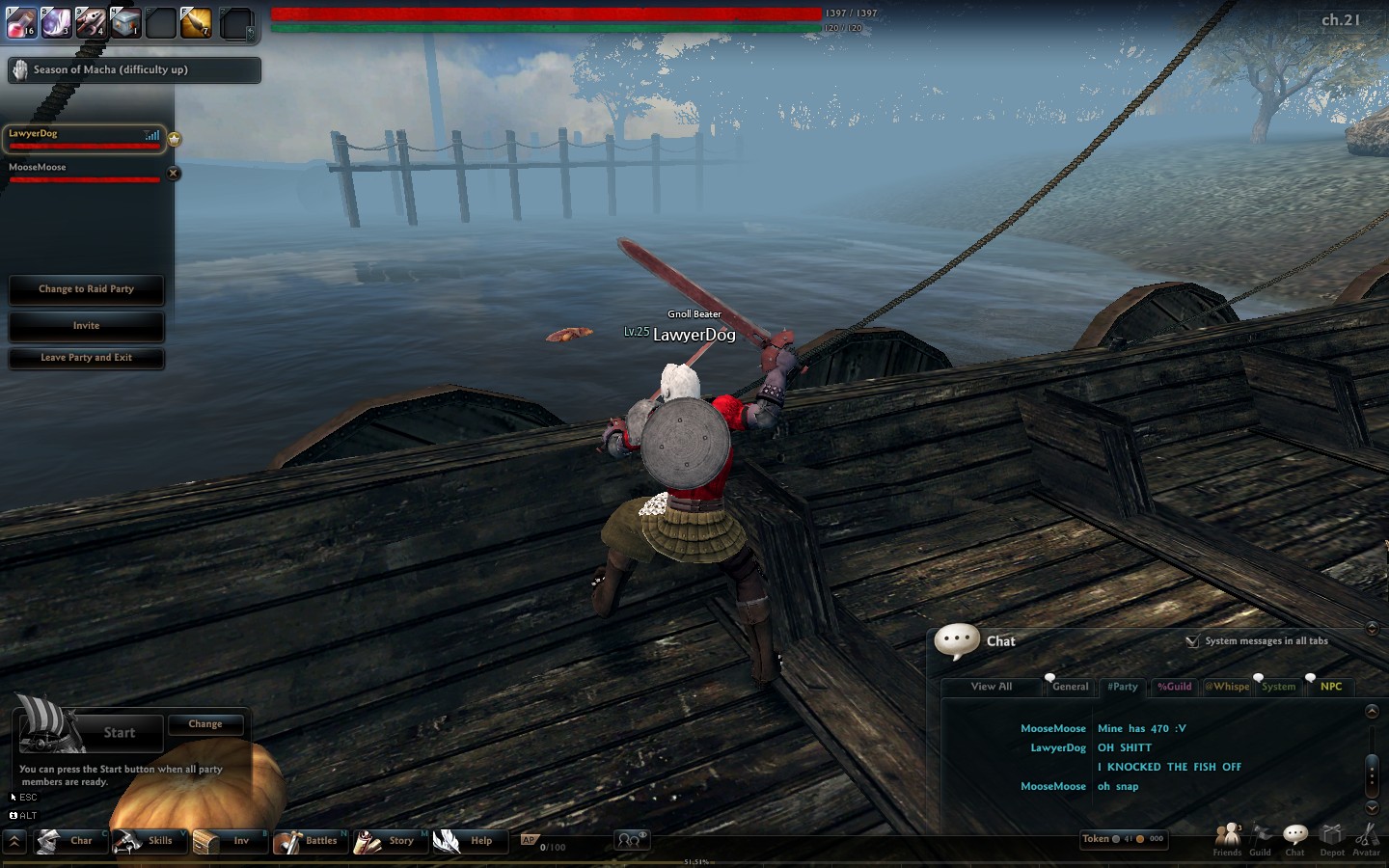
Task: Switch to the NPC chat tab
Action: click(x=1331, y=687)
